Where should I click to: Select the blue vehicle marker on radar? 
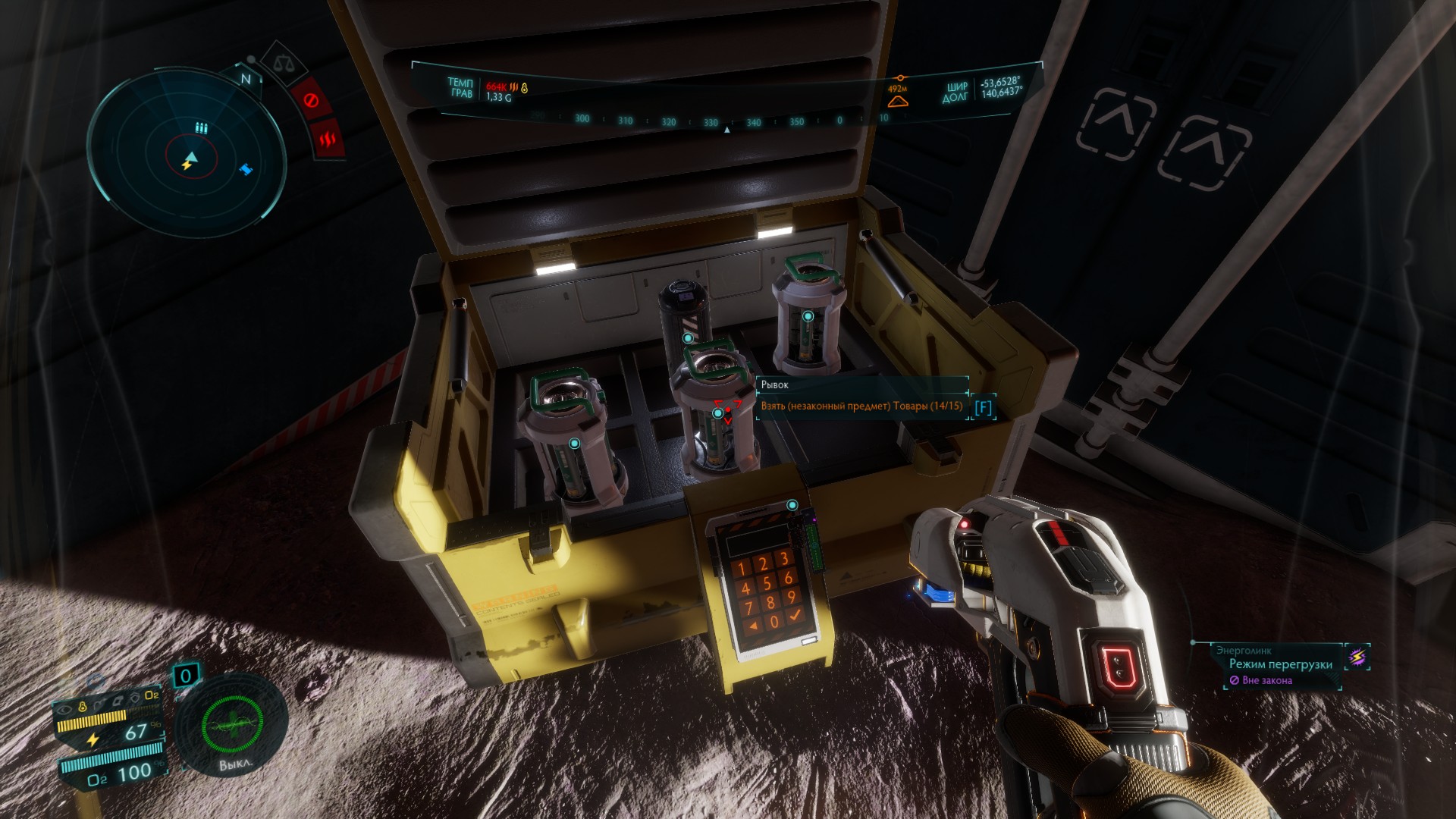246,169
